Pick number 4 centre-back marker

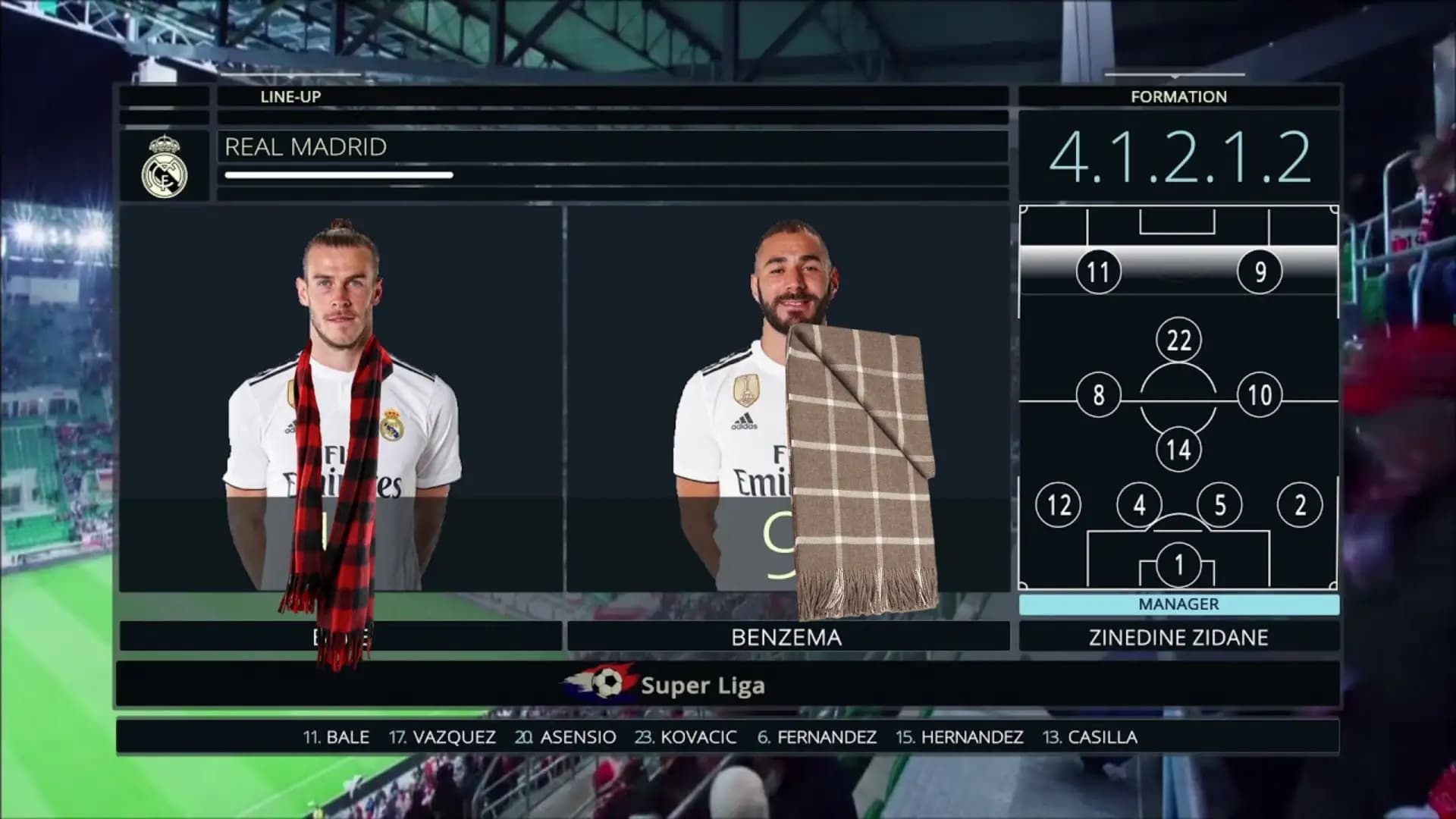tap(1139, 504)
